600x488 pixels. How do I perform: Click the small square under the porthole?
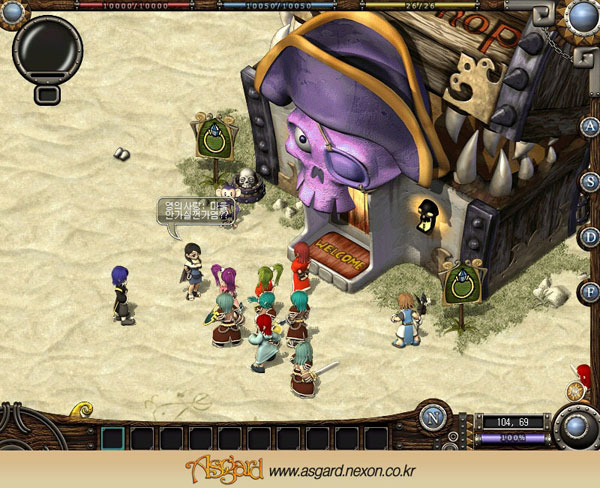coord(46,95)
